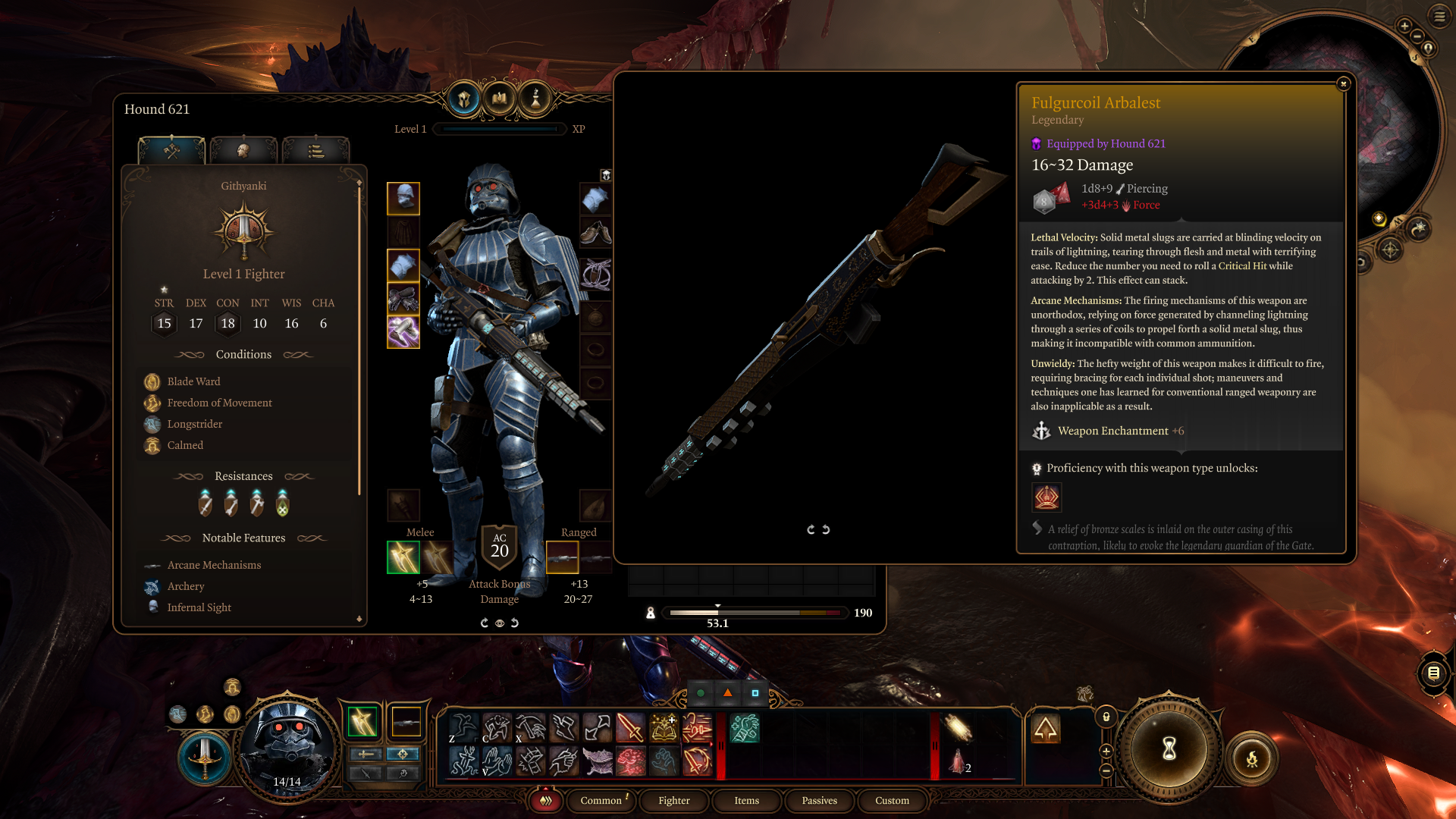
Task: Switch to the Fighter hotbar tab
Action: point(674,800)
